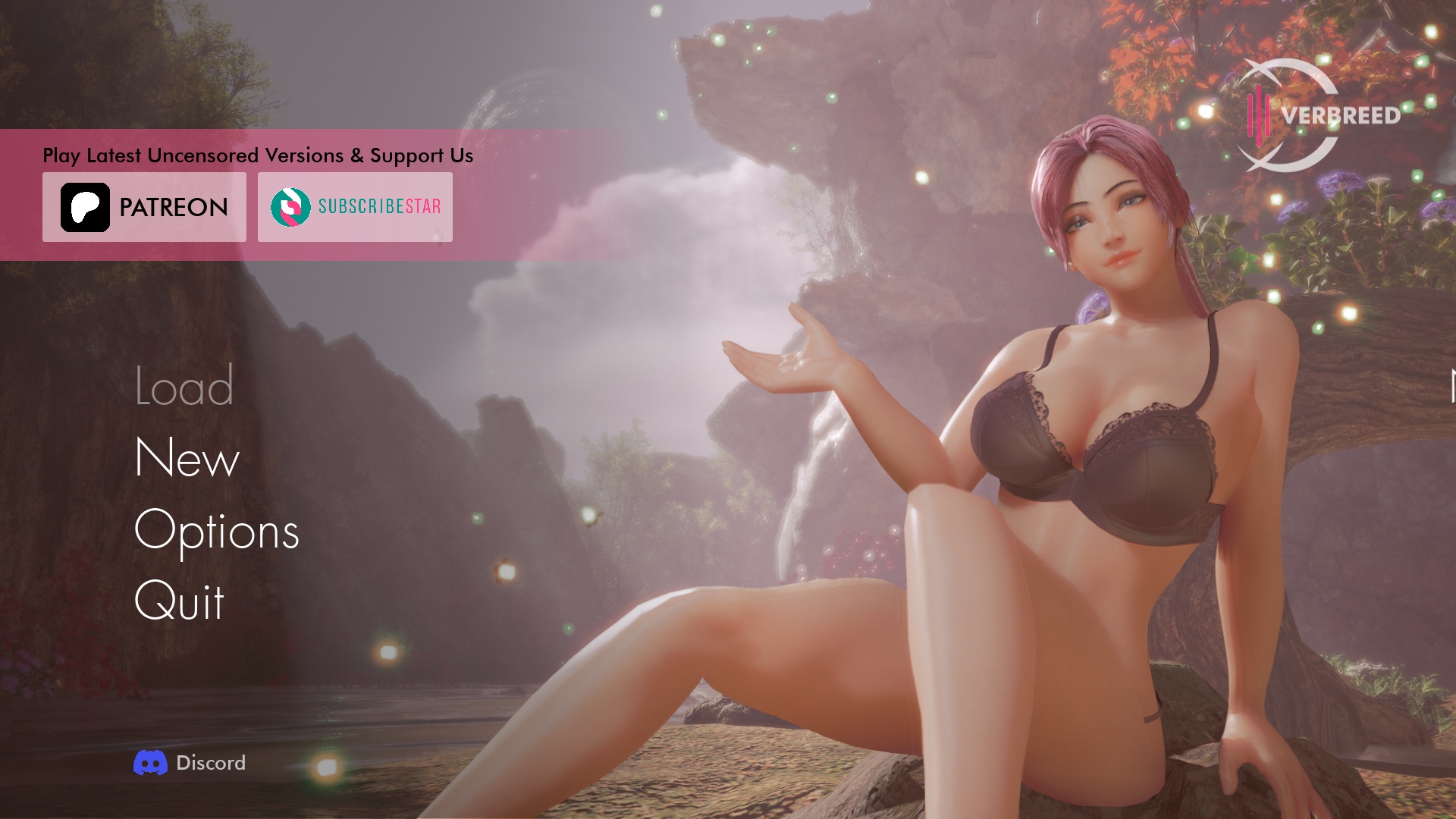1456x819 pixels.
Task: Open the Options menu
Action: click(217, 530)
